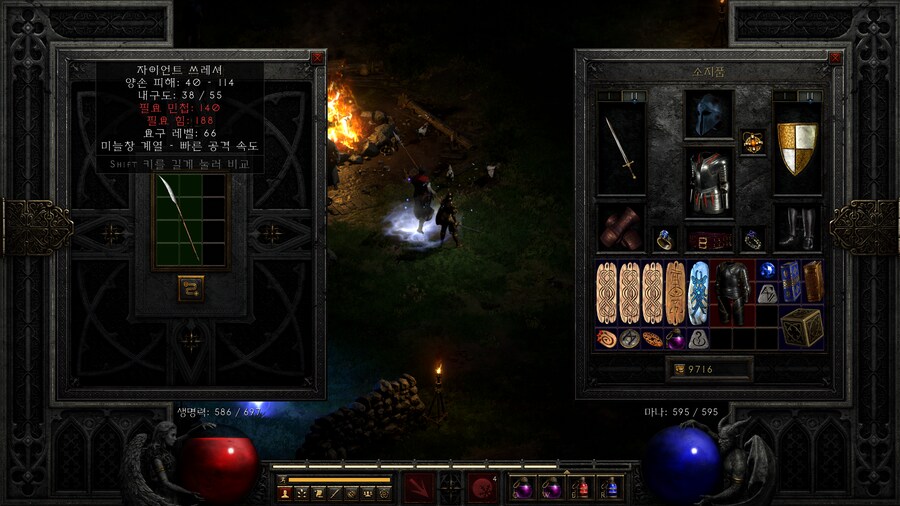
Task: Close the Horadric Cube panel
Action: (x=317, y=58)
